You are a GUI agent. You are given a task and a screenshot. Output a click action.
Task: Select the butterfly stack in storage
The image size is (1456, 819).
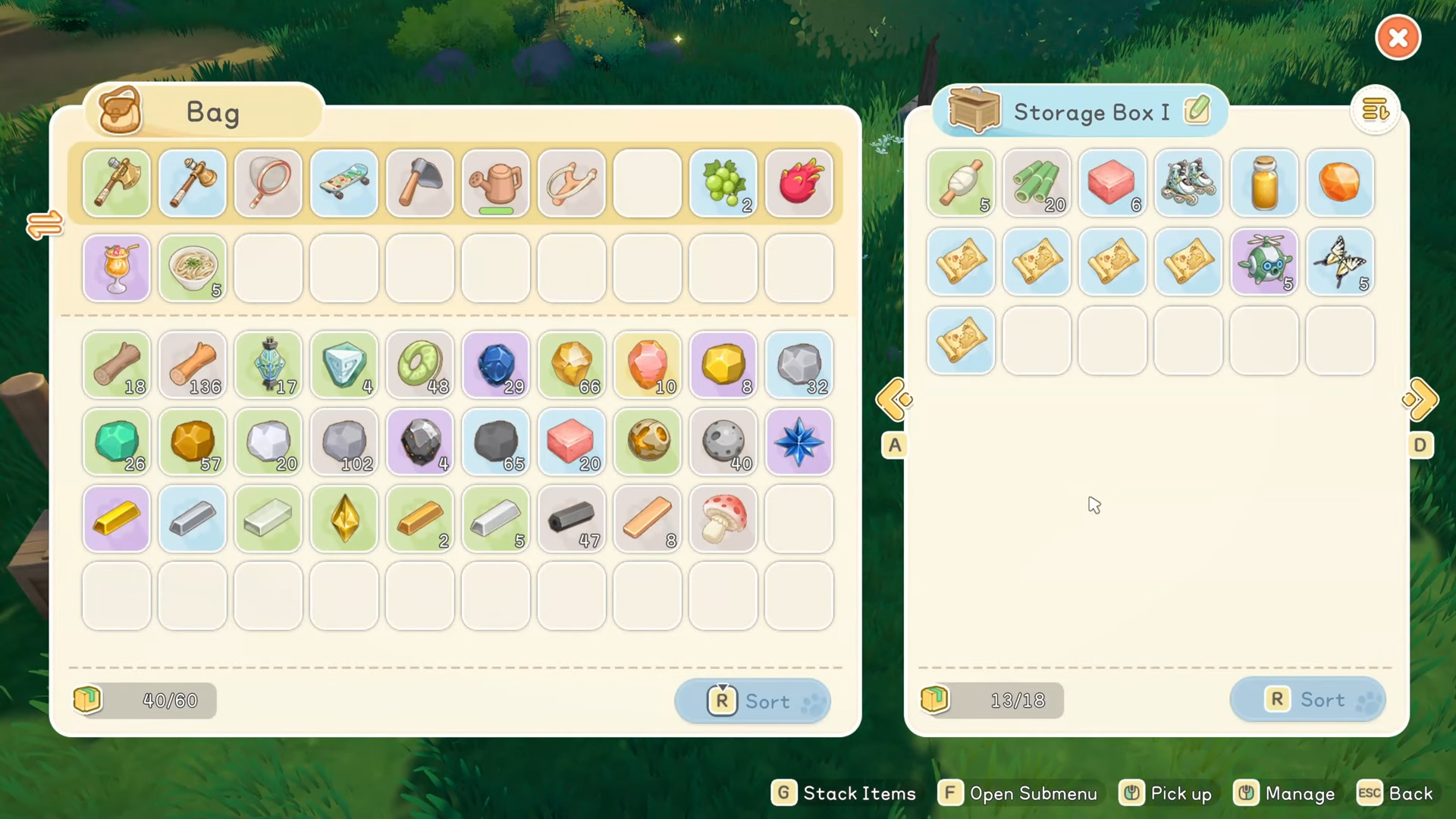(1340, 262)
